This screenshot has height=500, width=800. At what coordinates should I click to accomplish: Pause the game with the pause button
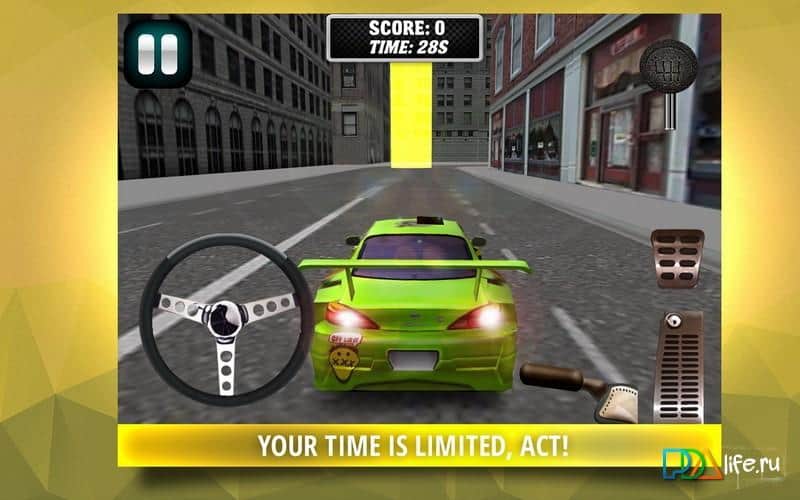coord(158,54)
